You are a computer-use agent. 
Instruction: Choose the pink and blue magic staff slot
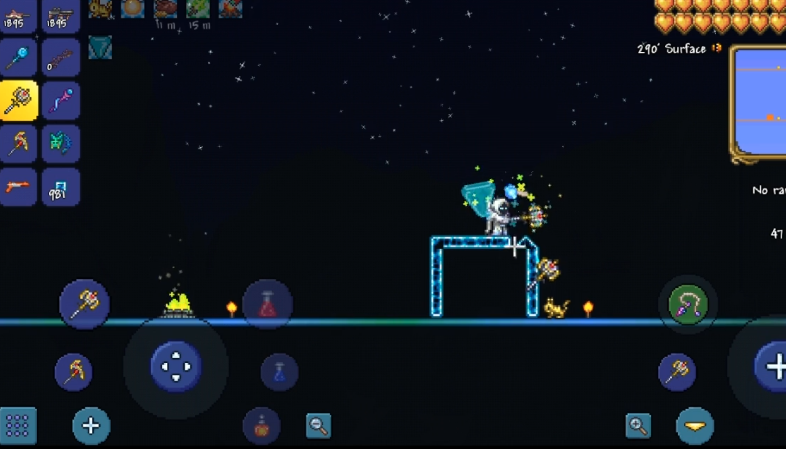(x=60, y=101)
